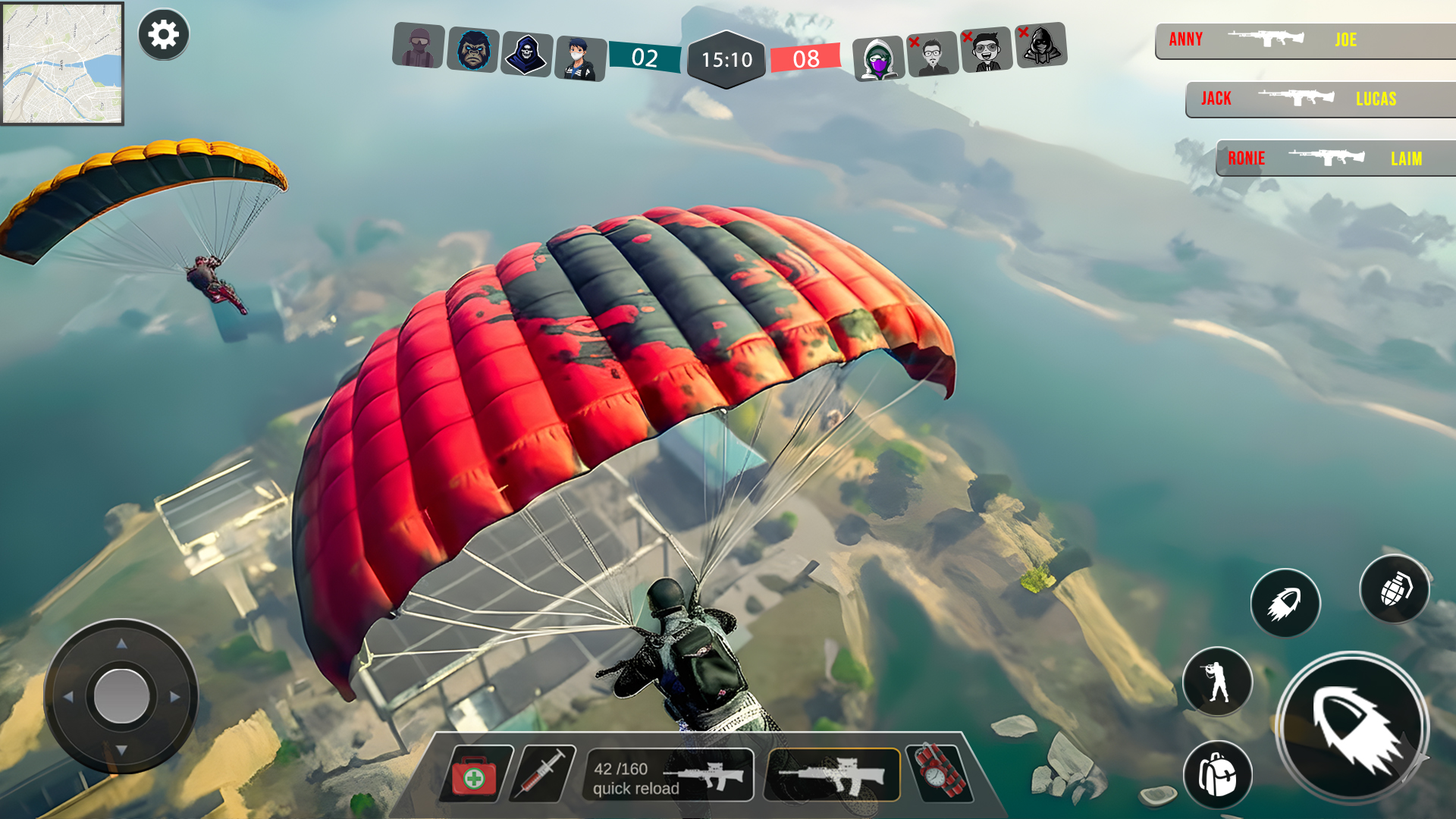Touch the virtual movement joystick
Viewport: 1456px width, 819px height.
click(121, 696)
